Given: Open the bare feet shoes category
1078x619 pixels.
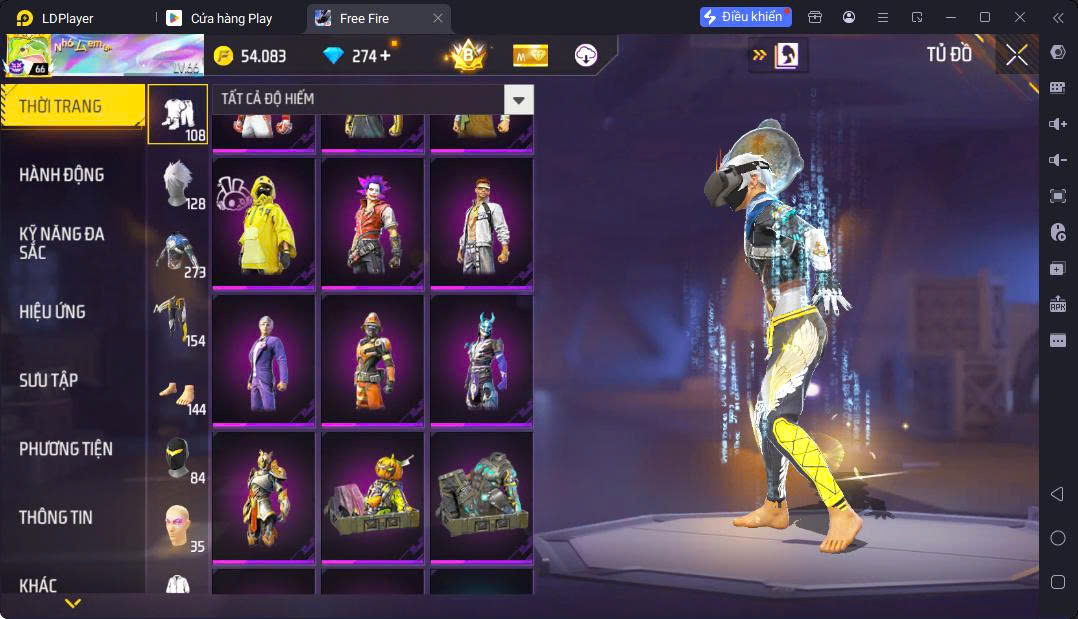Looking at the screenshot, I should coord(178,393).
